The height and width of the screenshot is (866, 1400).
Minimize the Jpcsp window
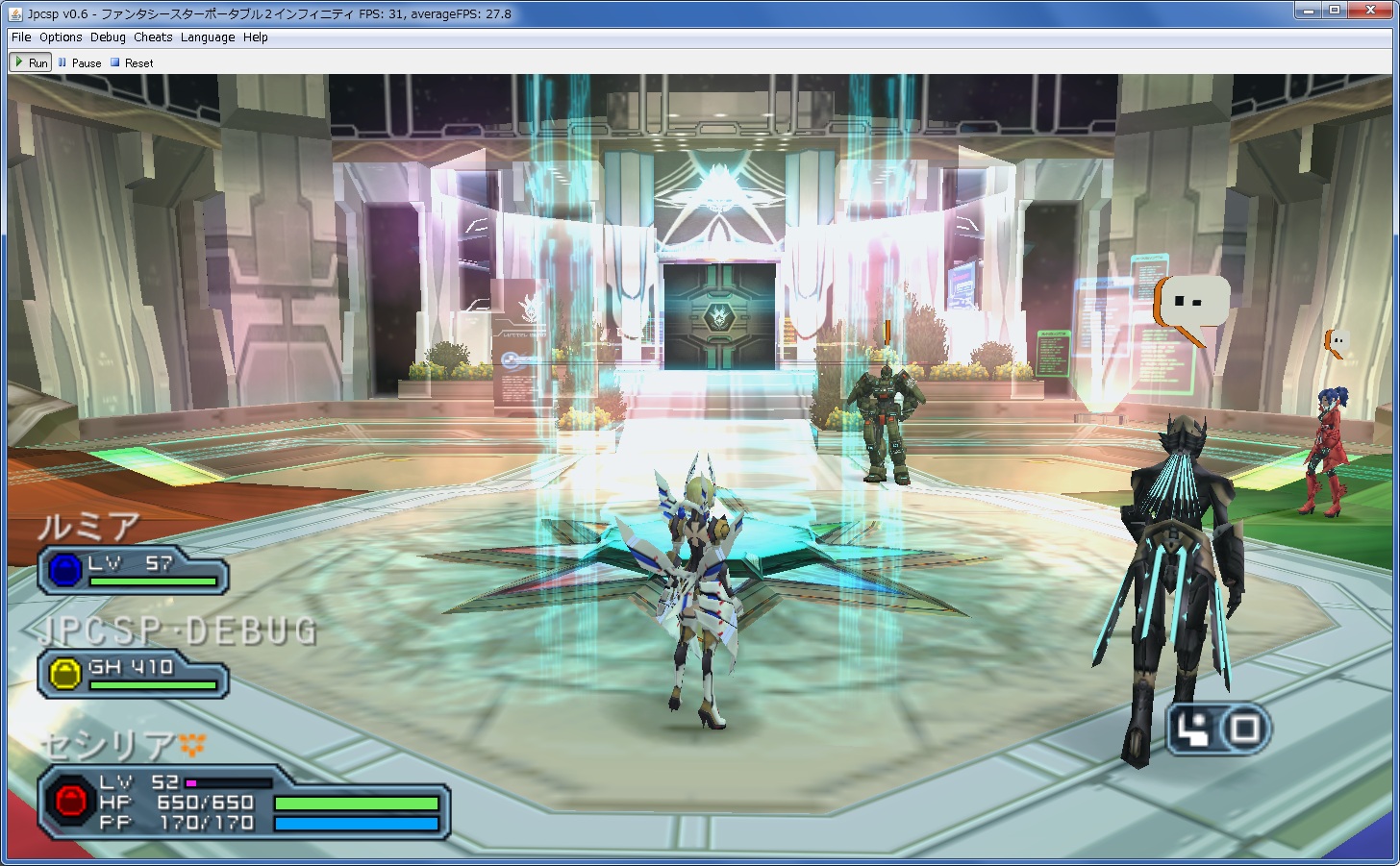coord(1307,11)
